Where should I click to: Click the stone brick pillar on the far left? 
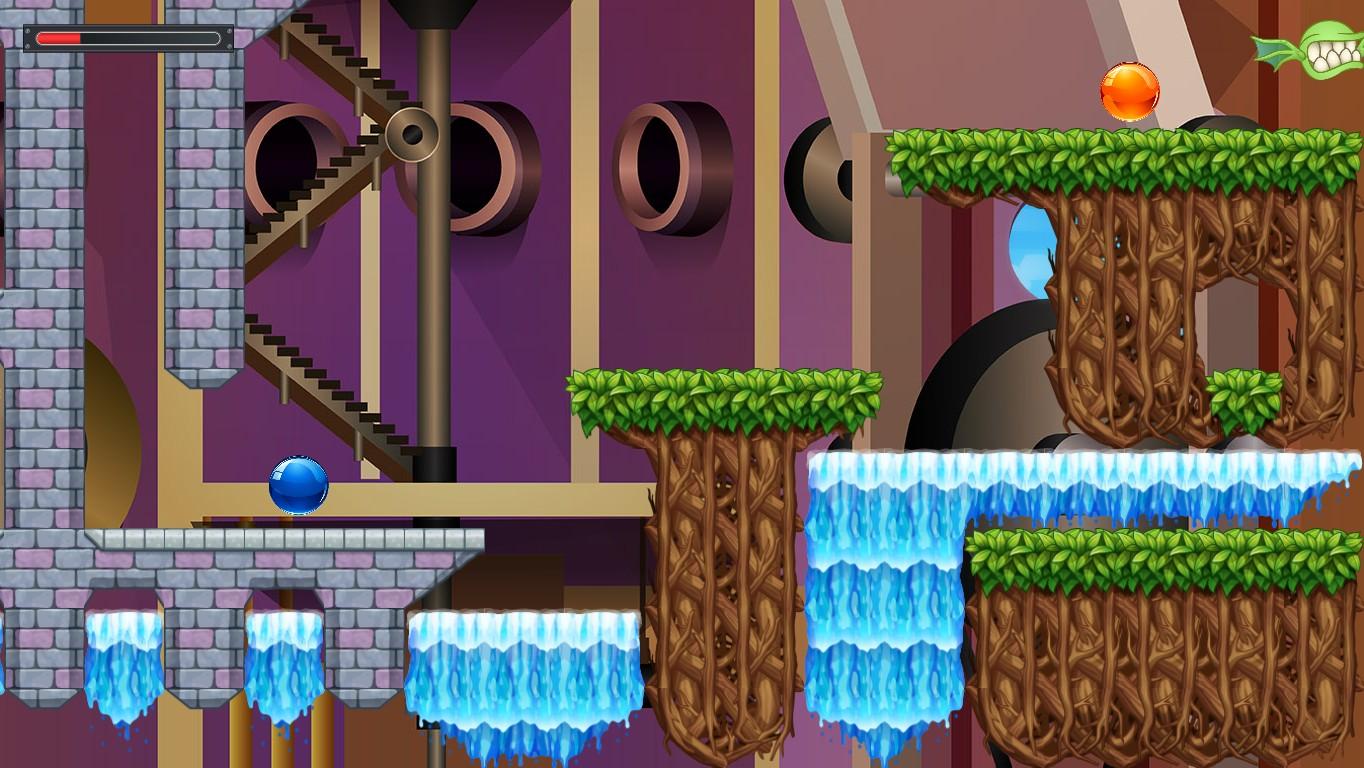(x=40, y=300)
